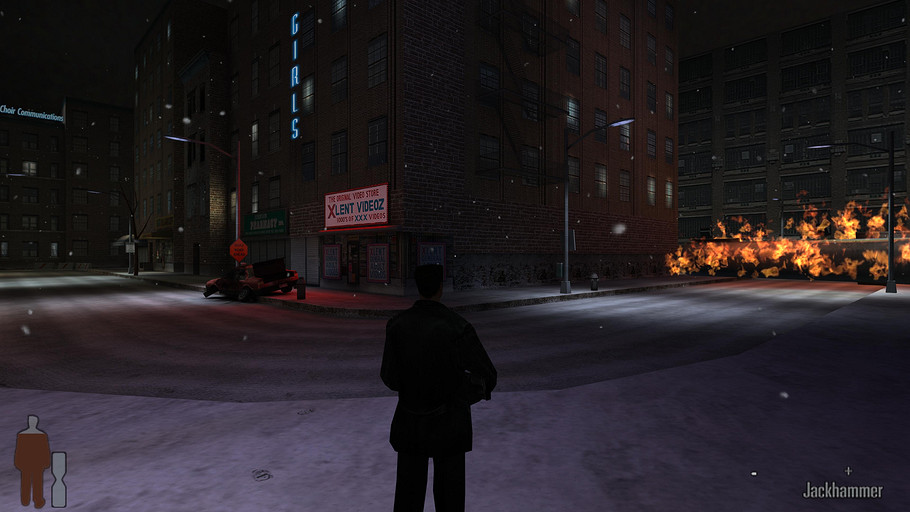Activate the bullet time hourglass icon
Viewport: 910px width, 512px height.
[59, 479]
